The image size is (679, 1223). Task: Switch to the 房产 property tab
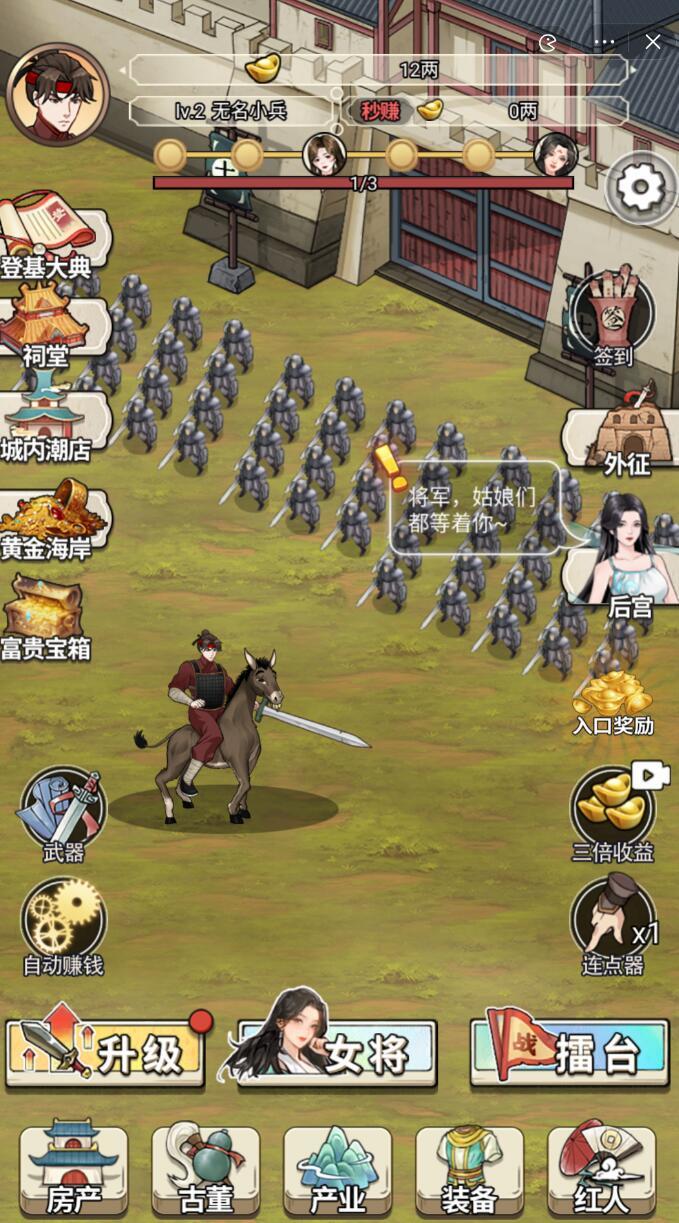tap(73, 1169)
